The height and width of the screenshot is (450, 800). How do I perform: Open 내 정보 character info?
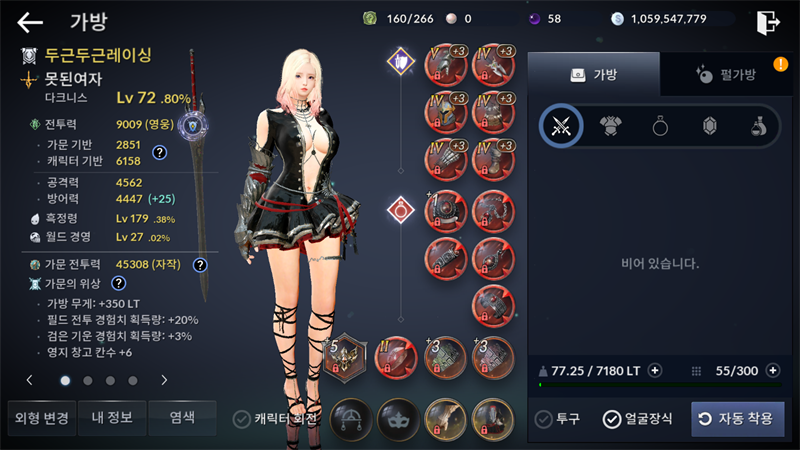coord(112,418)
